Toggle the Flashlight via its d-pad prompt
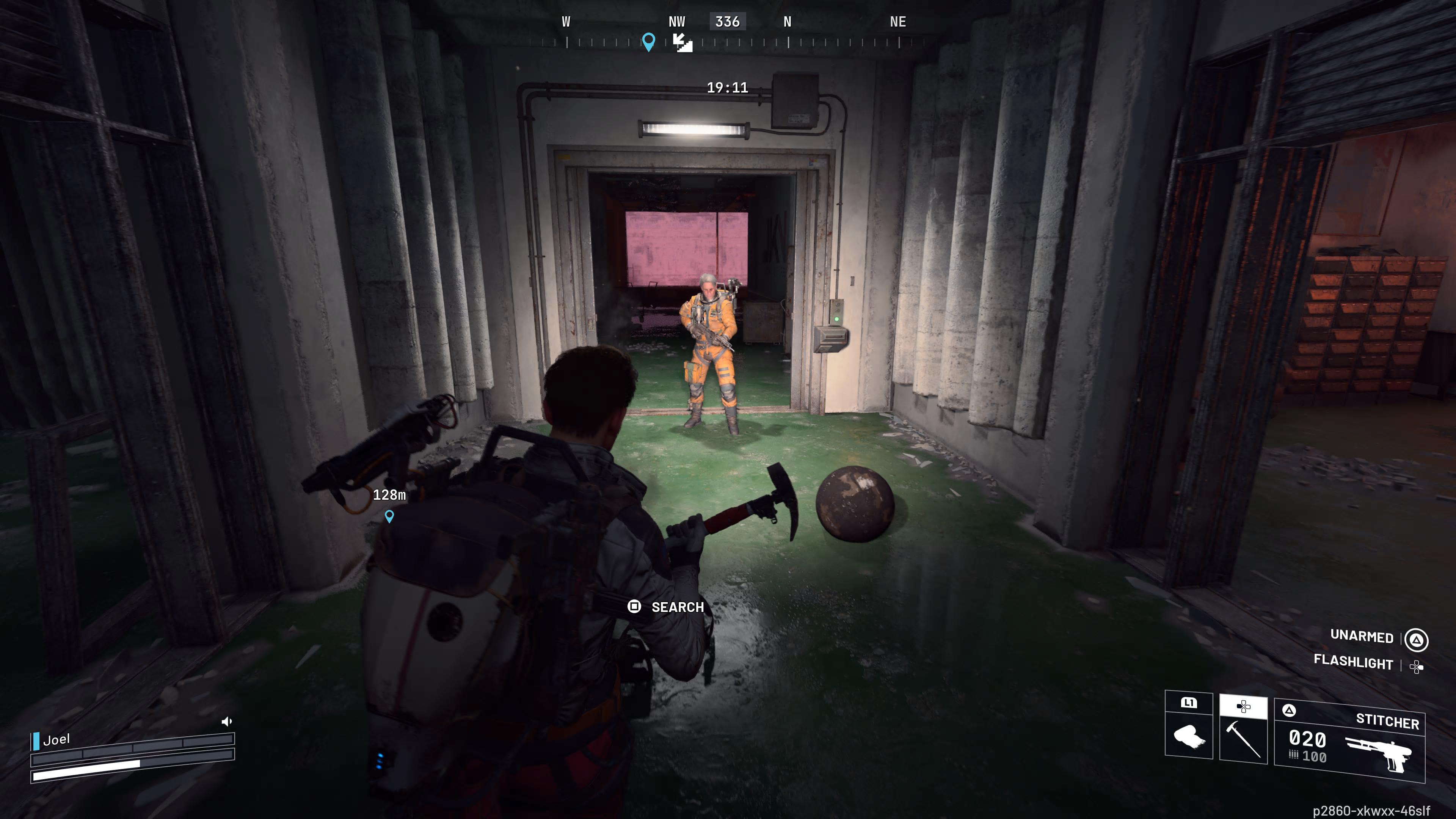 (x=1420, y=667)
